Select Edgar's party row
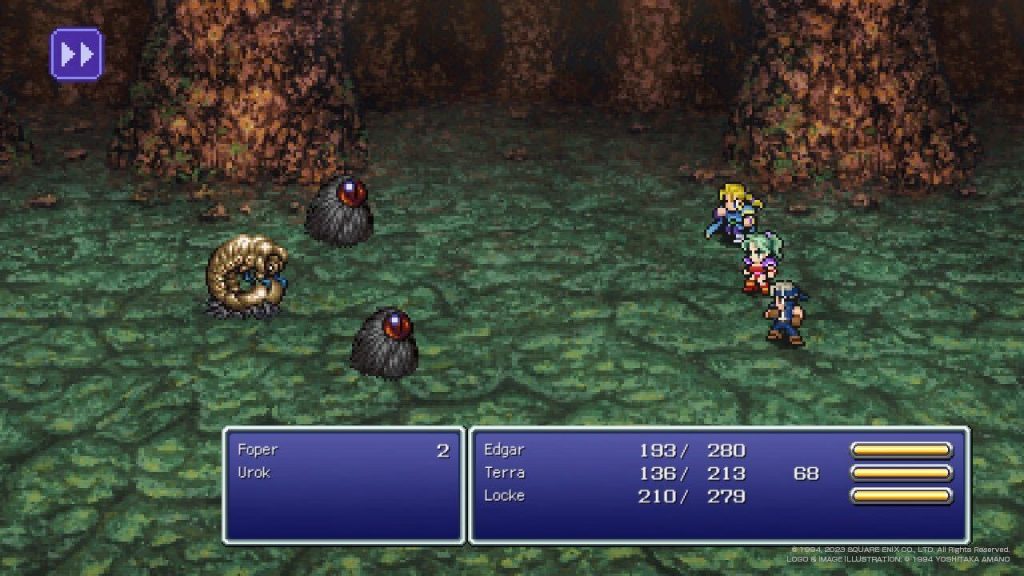Viewport: 1024px width, 576px height. pyautogui.click(x=504, y=450)
